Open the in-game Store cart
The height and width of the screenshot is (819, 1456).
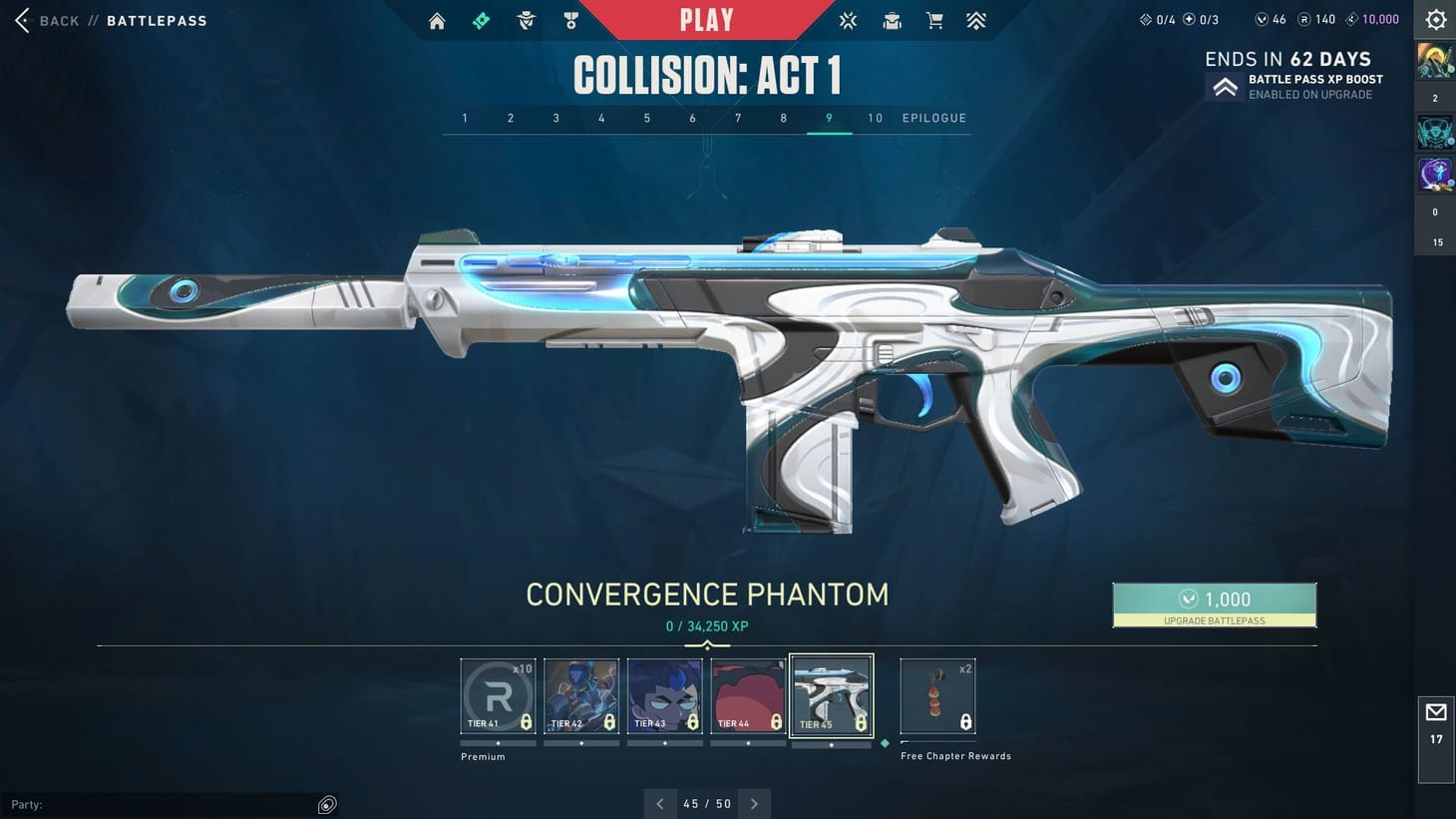pyautogui.click(x=934, y=20)
